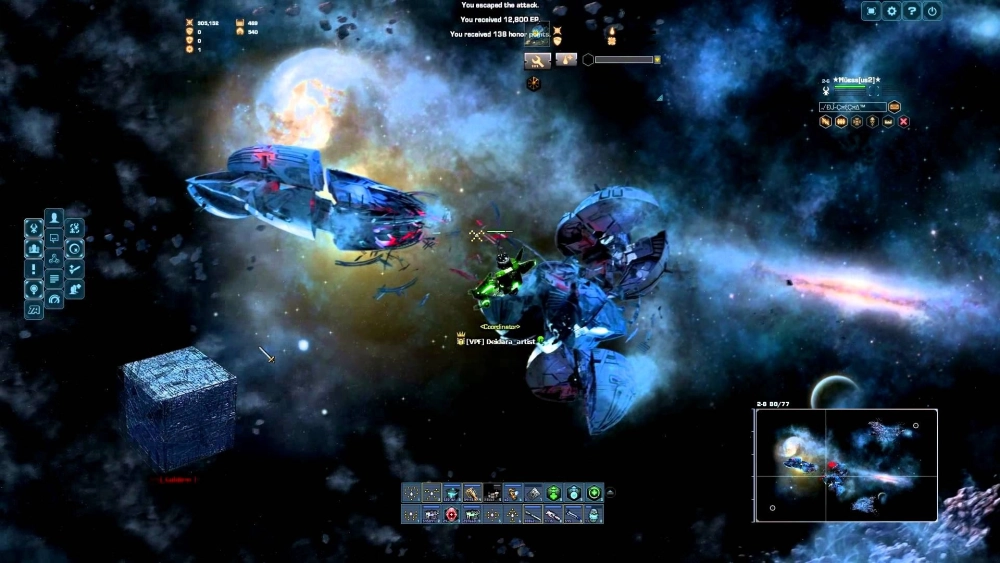Open the ship info icon in side menu
The width and height of the screenshot is (1000, 563).
pyautogui.click(x=34, y=228)
